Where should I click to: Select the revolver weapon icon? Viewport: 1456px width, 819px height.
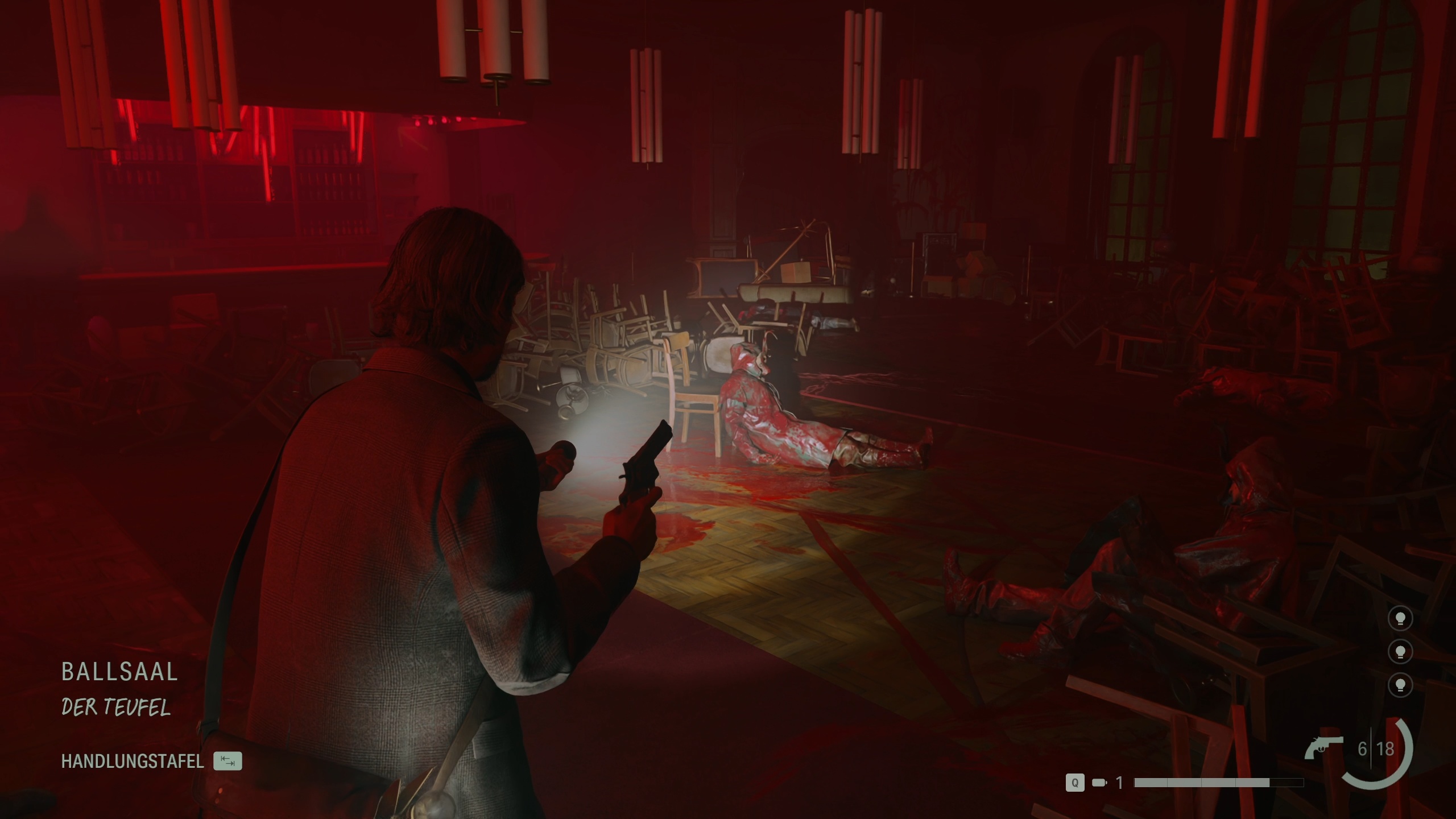point(1323,747)
